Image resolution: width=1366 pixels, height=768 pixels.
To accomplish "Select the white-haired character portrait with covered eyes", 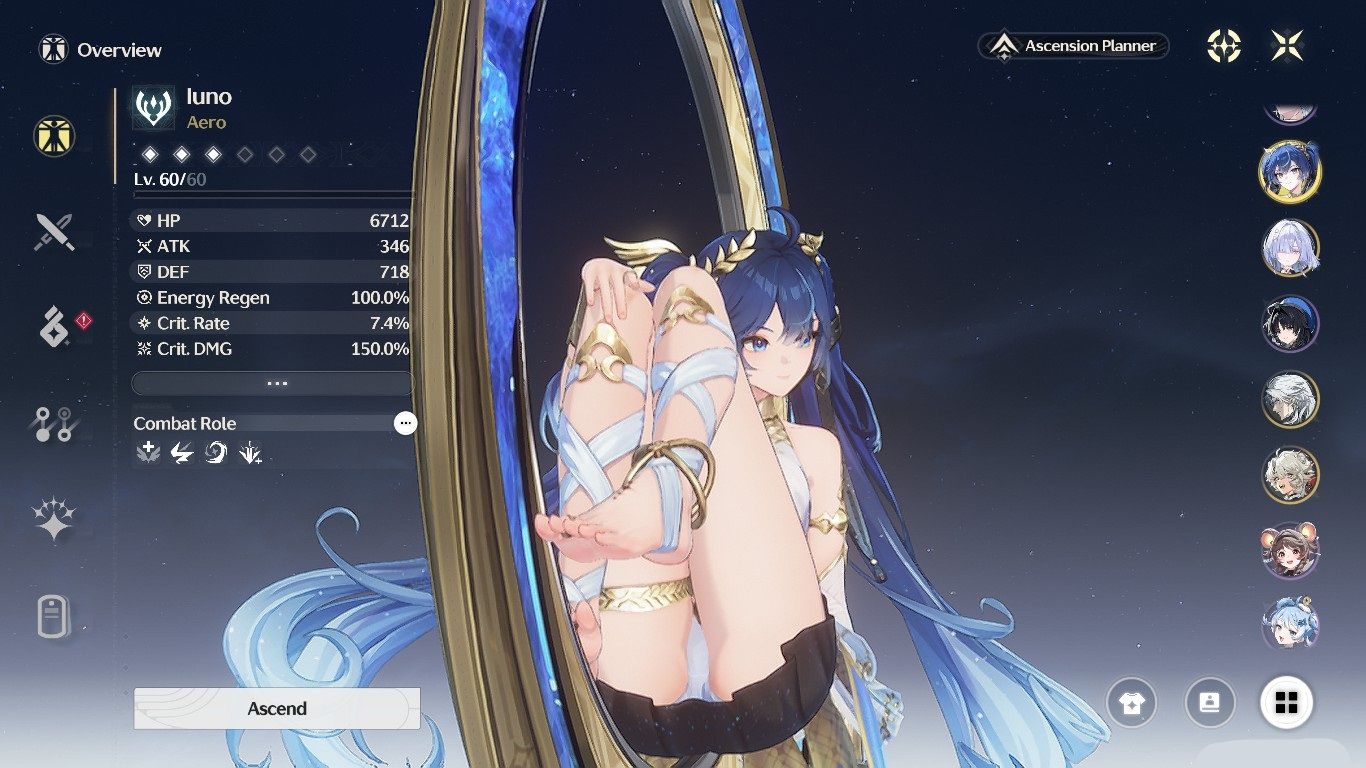I will [1290, 248].
